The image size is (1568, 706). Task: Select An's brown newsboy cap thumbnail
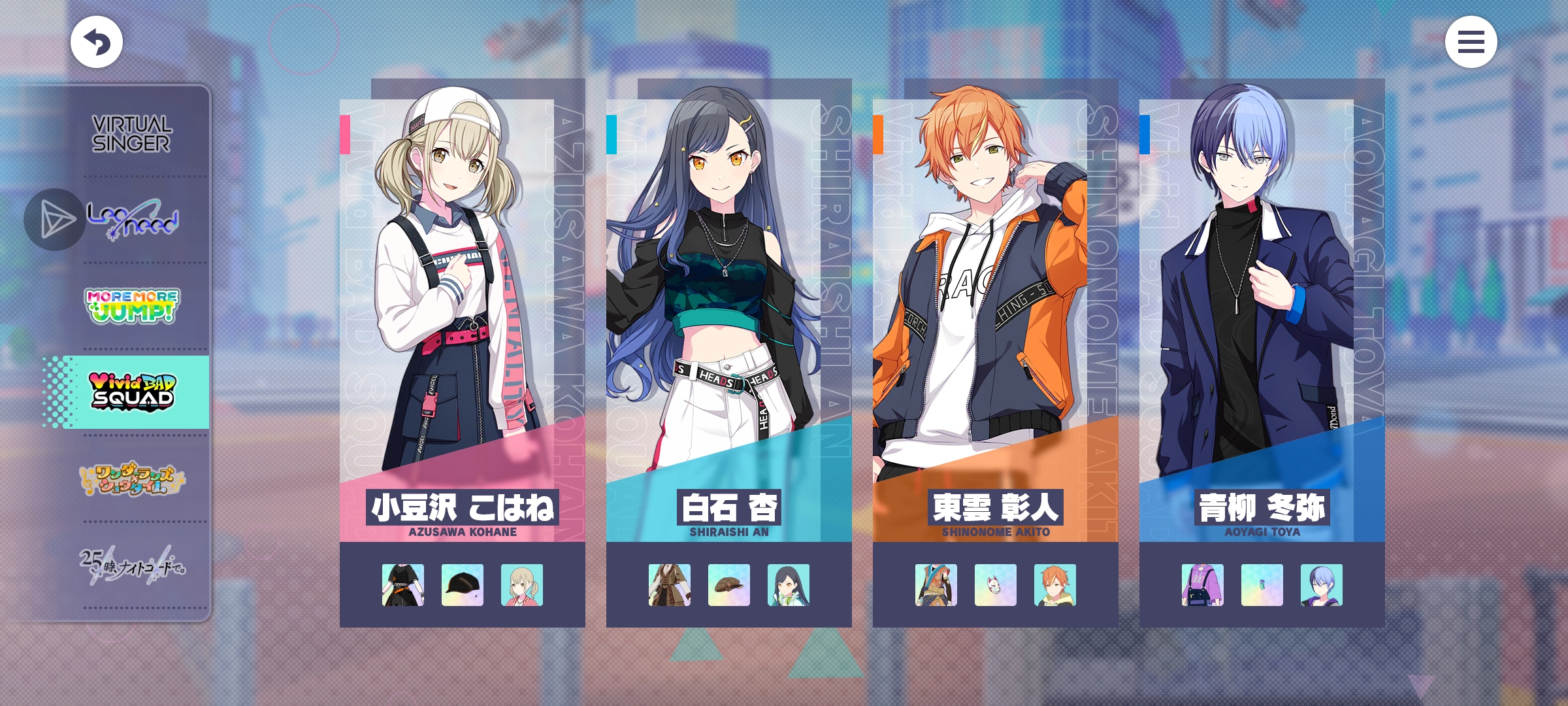point(729,585)
